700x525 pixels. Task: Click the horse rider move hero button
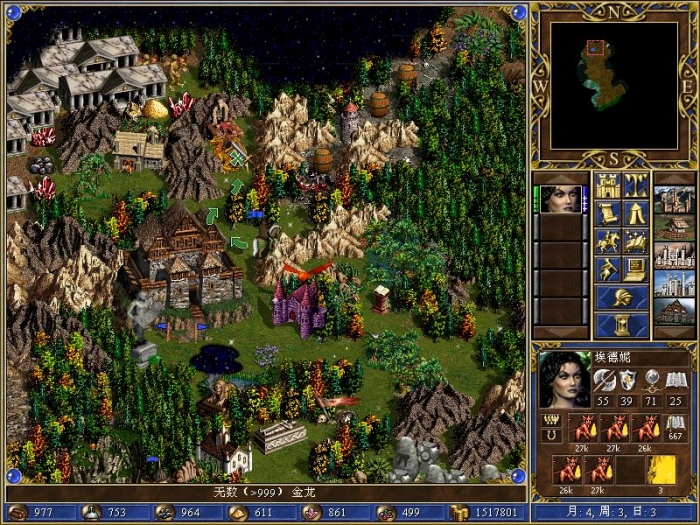(x=608, y=241)
